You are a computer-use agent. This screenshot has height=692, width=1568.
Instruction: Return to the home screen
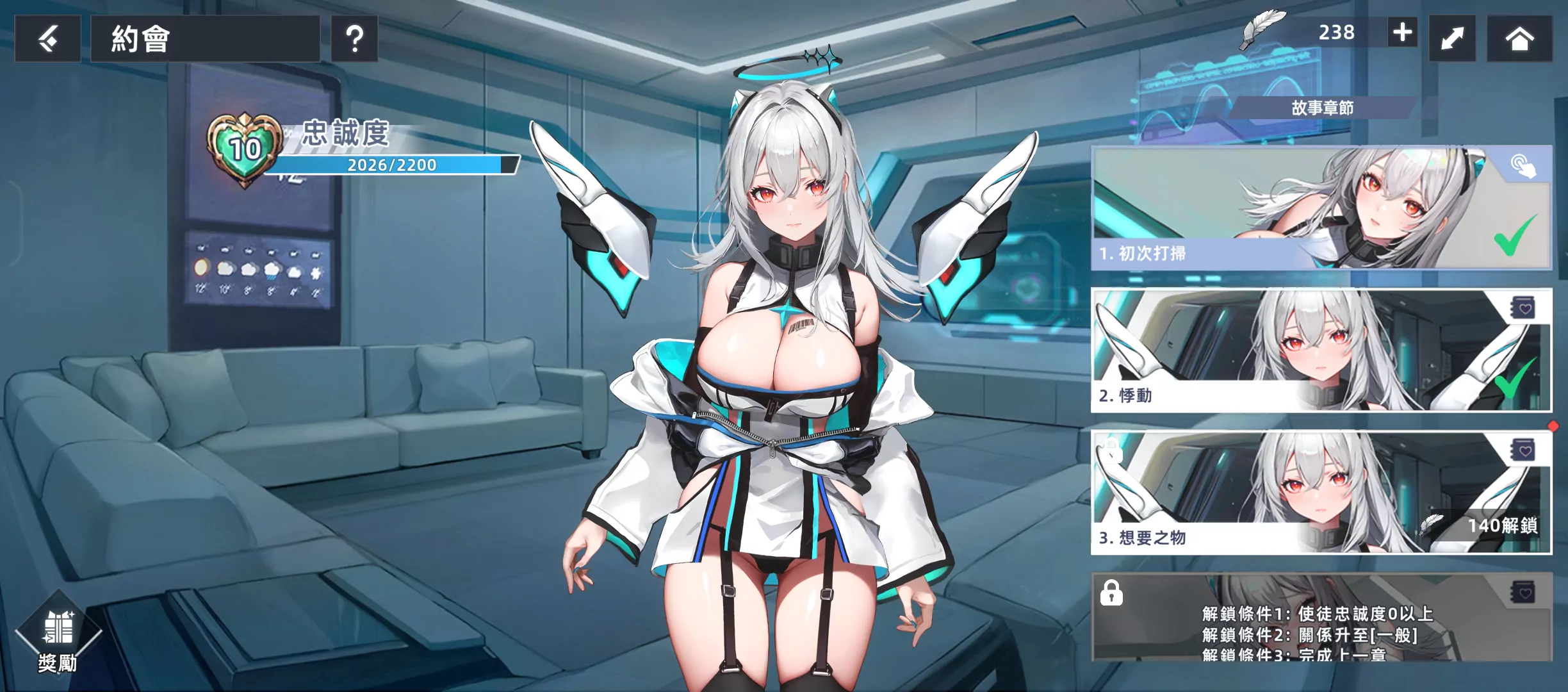(x=1519, y=39)
